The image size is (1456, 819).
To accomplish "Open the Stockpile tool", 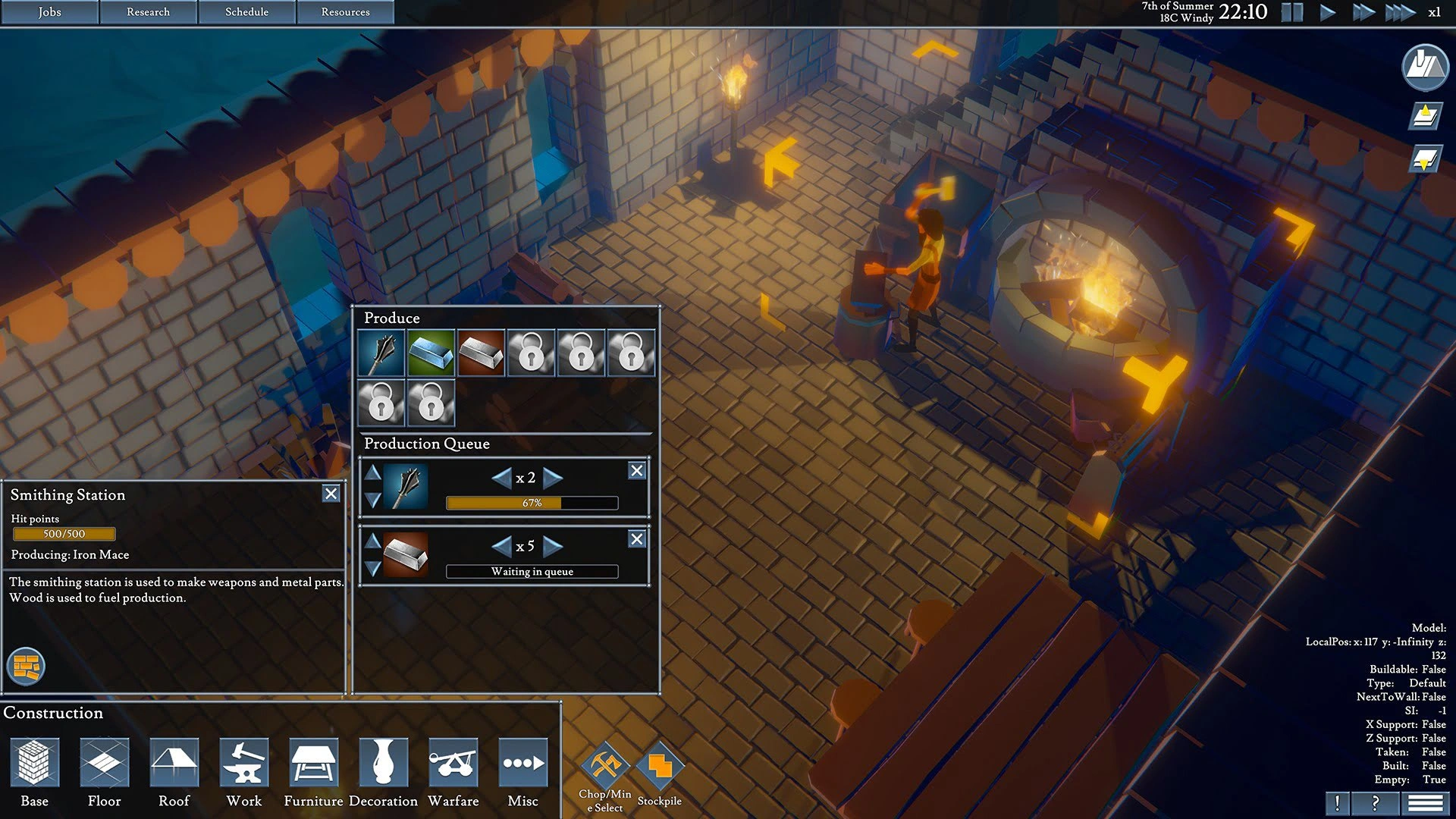I will click(660, 766).
